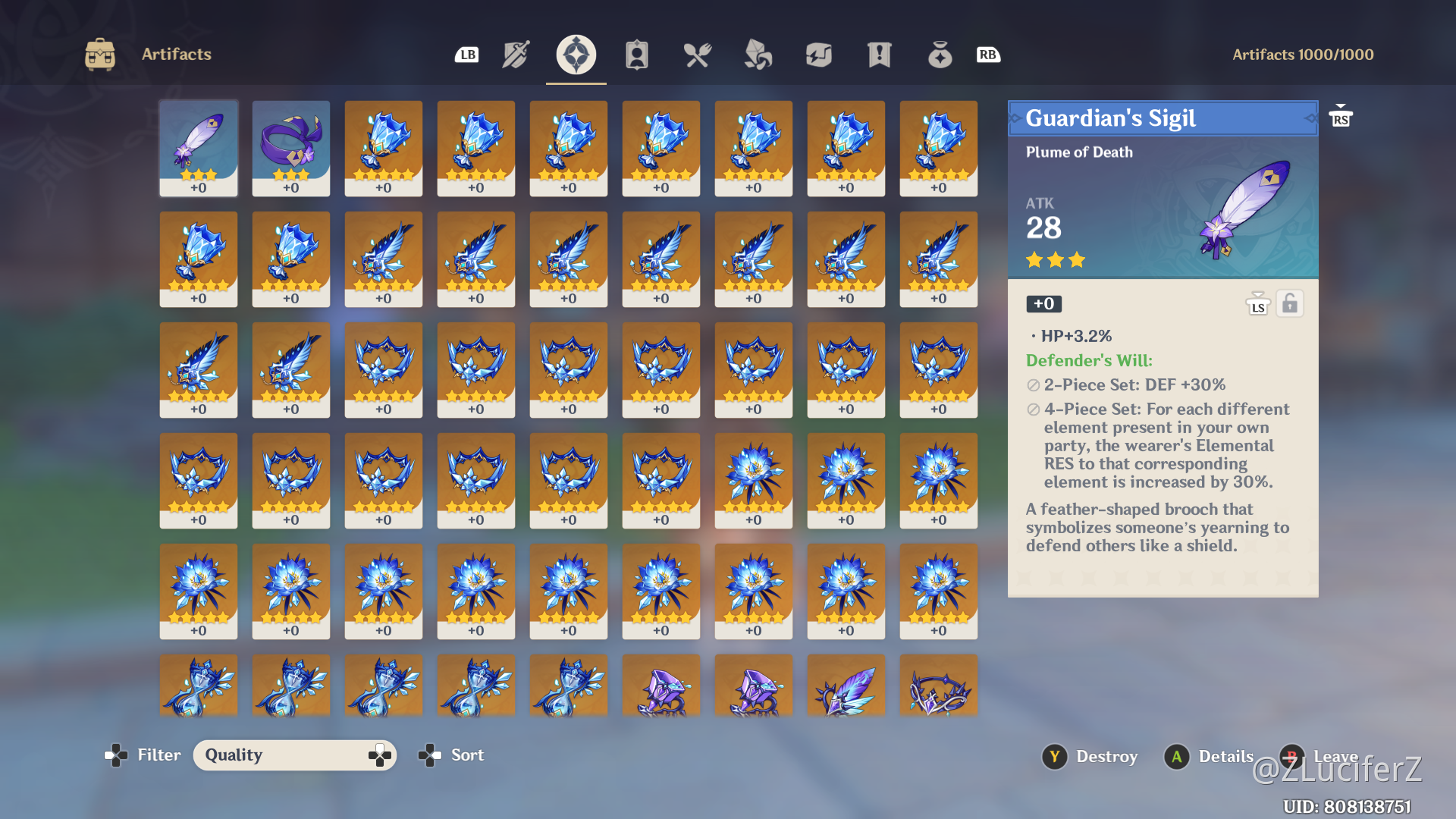Click the LS marker toggle on artifact panel
Image resolution: width=1456 pixels, height=819 pixels.
1257,303
